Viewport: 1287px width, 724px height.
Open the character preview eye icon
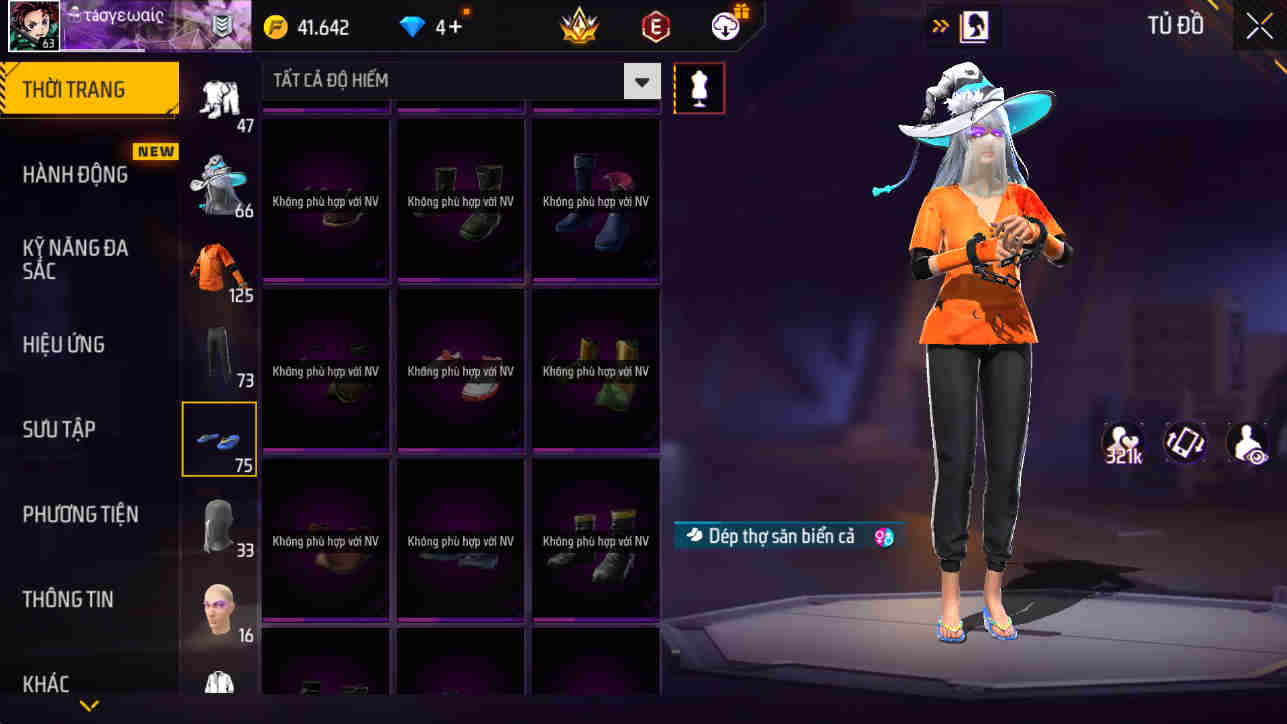click(x=1247, y=442)
